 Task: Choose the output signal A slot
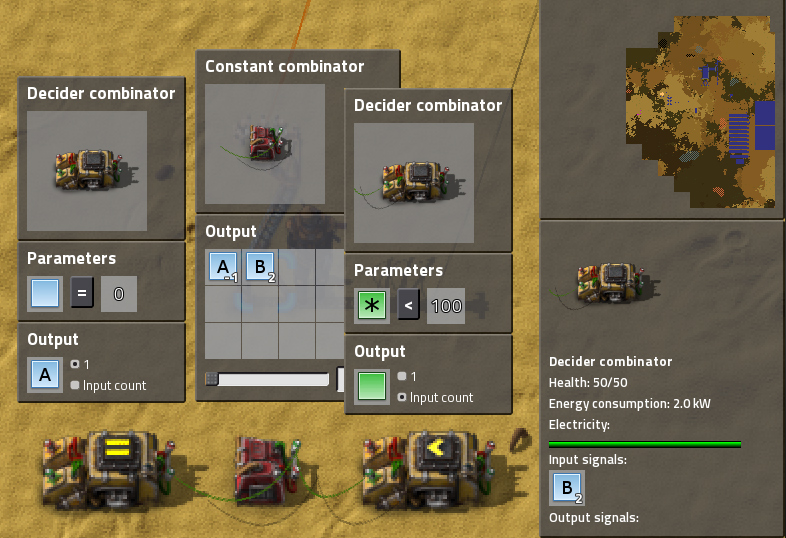(45, 375)
